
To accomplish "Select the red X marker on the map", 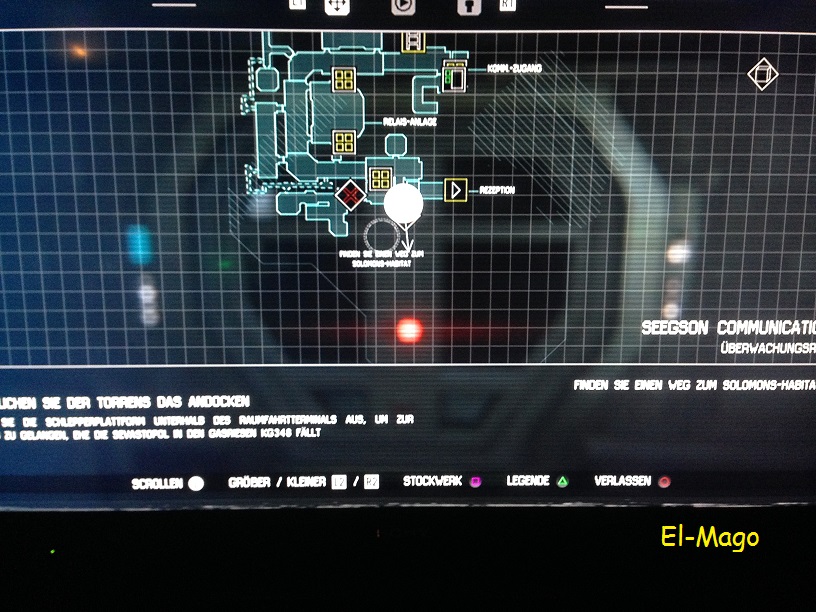I will [350, 194].
